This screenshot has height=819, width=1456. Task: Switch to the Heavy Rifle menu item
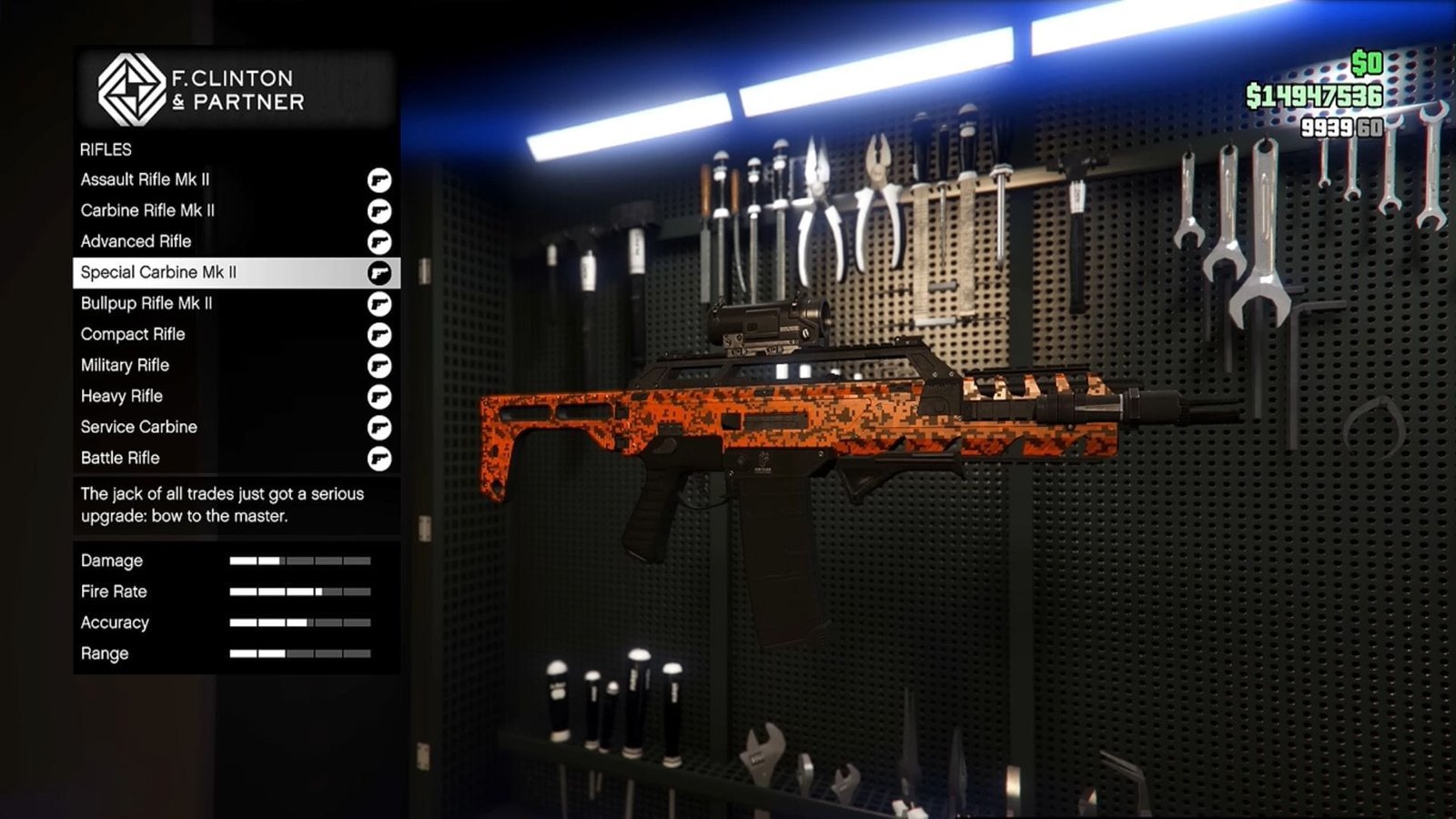(122, 396)
